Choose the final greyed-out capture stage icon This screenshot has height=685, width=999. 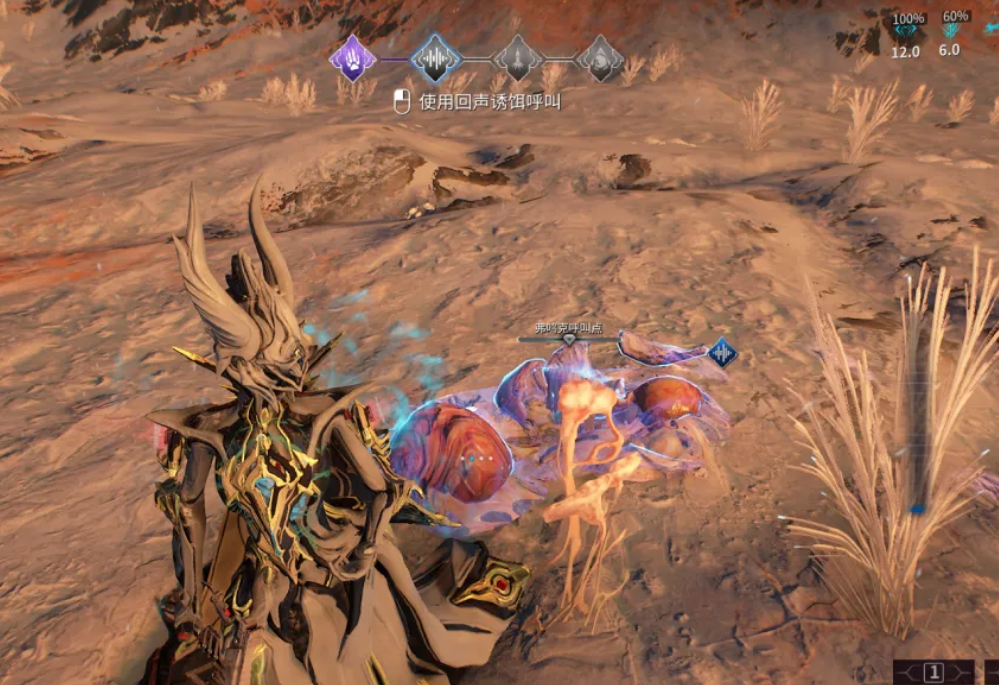pyautogui.click(x=600, y=58)
